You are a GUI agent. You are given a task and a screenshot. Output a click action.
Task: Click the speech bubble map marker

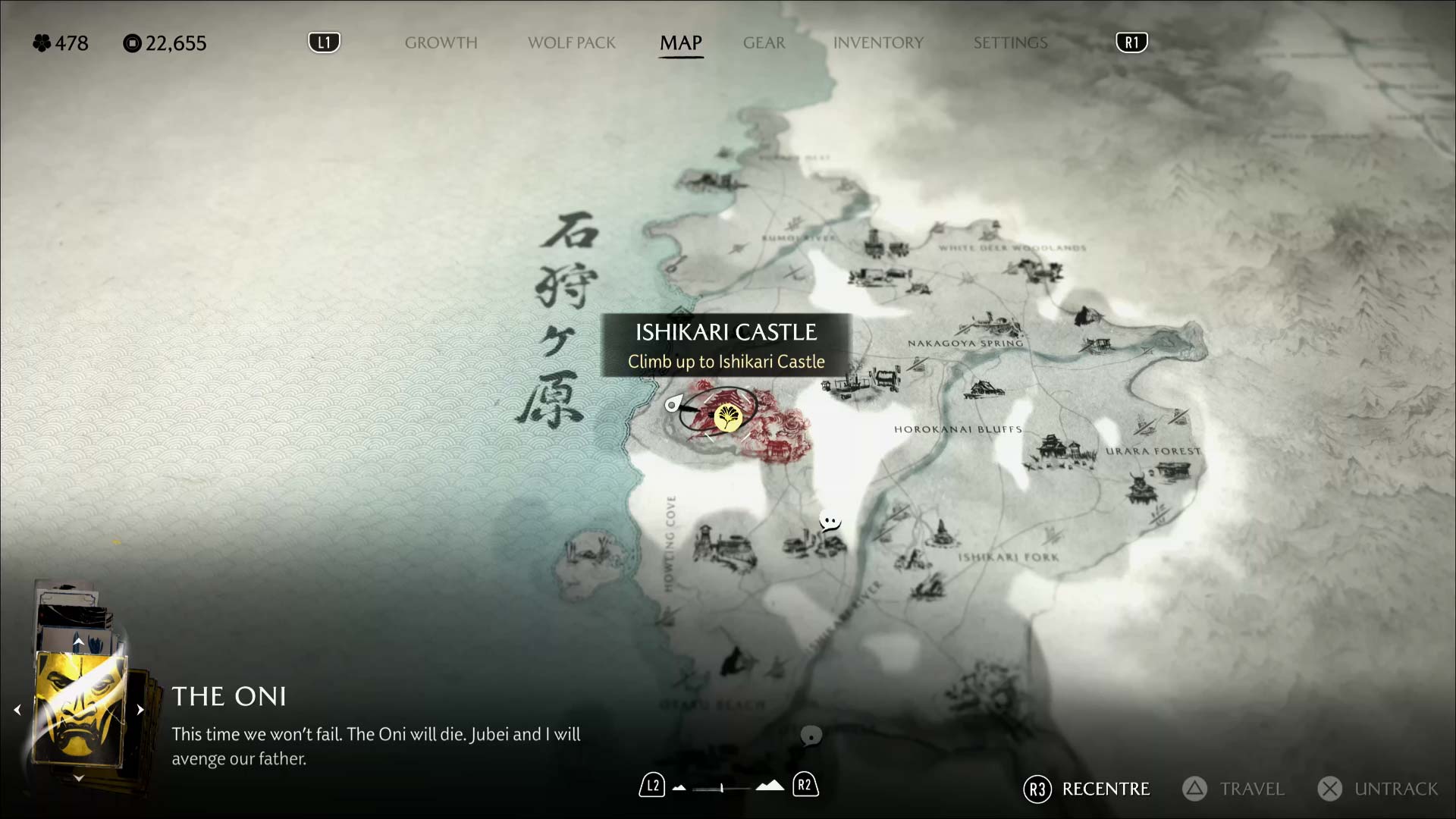click(811, 735)
